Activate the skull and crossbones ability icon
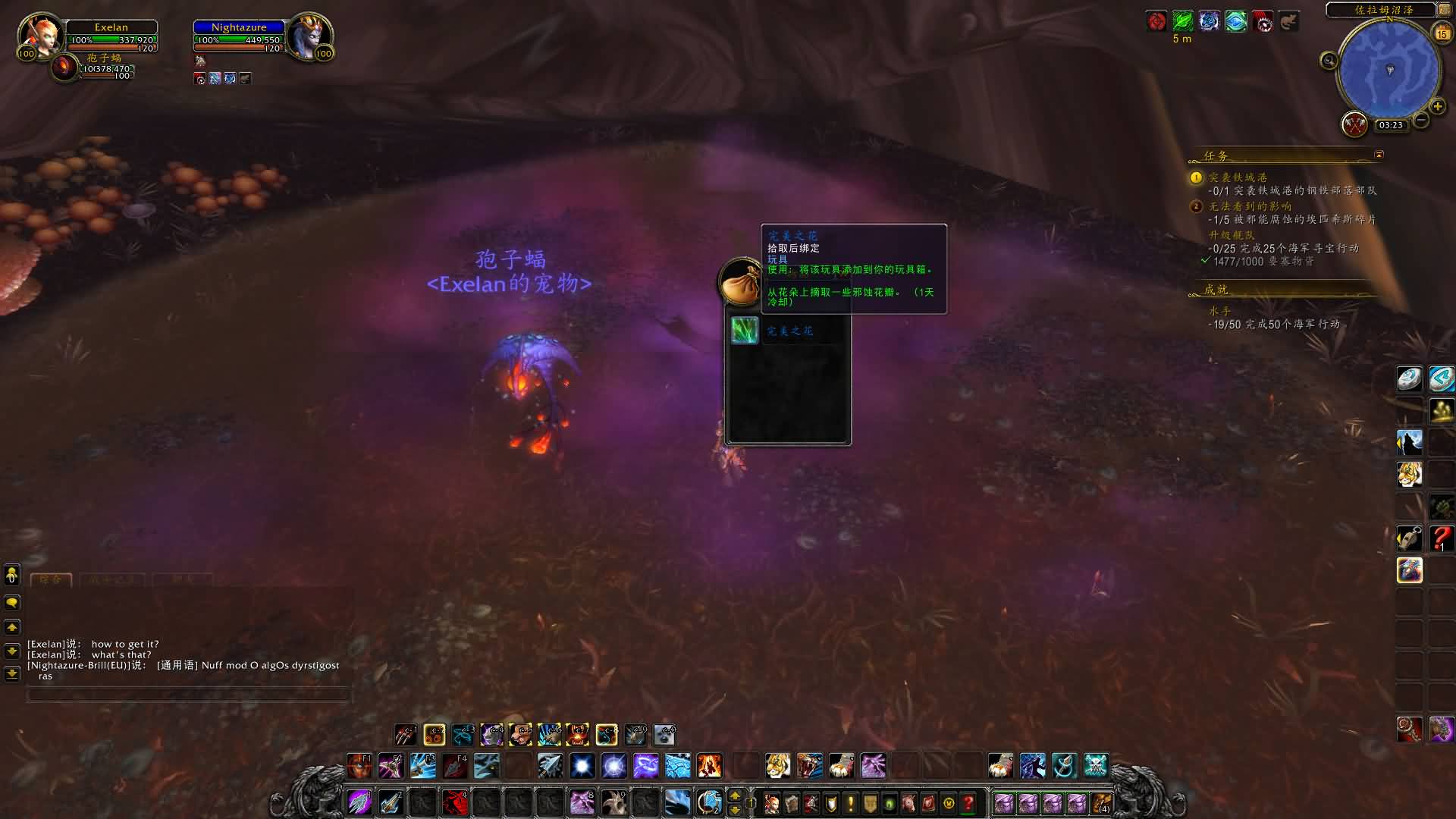 [1095, 766]
